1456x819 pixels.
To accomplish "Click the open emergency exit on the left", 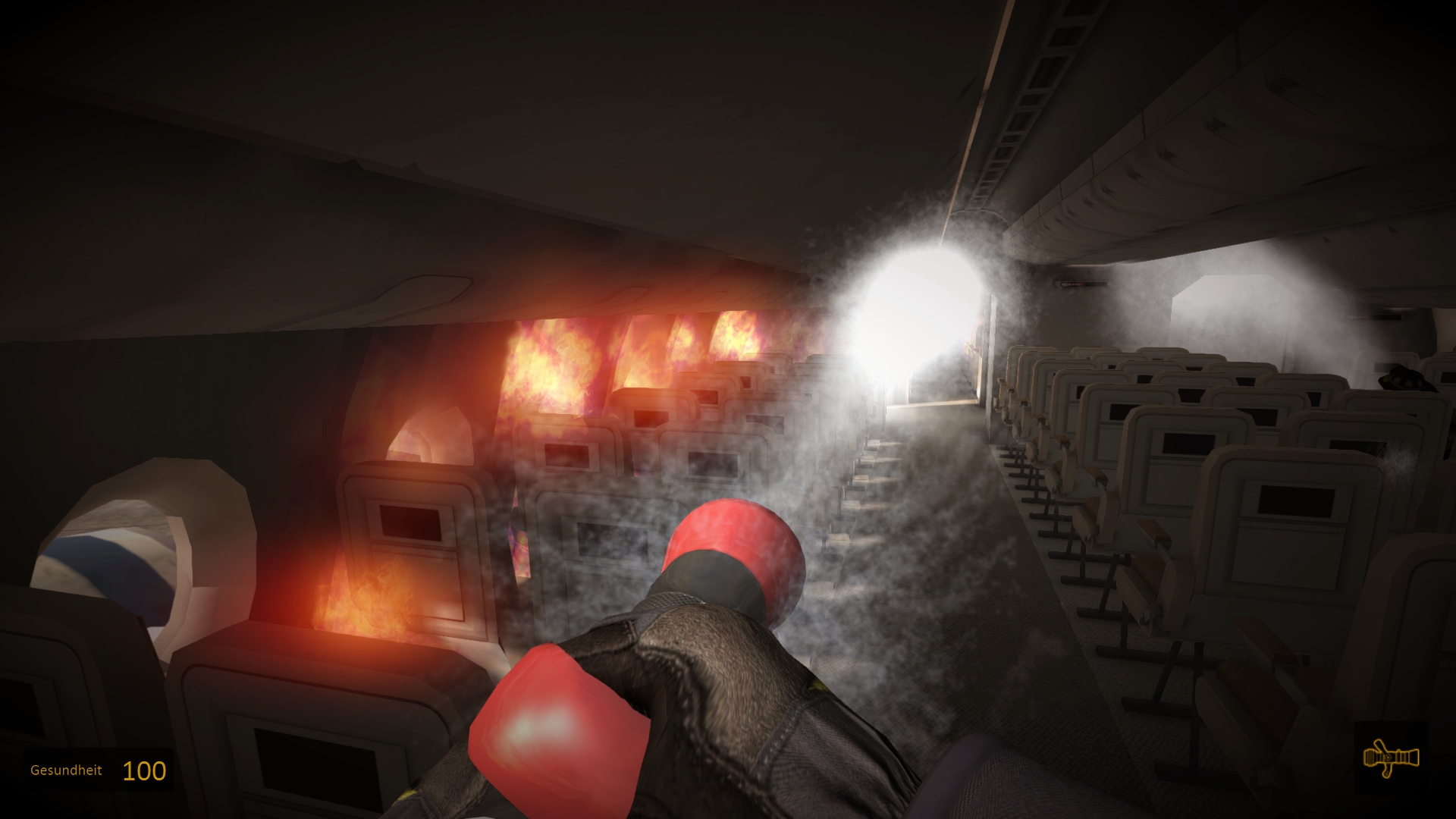I will click(x=121, y=561).
